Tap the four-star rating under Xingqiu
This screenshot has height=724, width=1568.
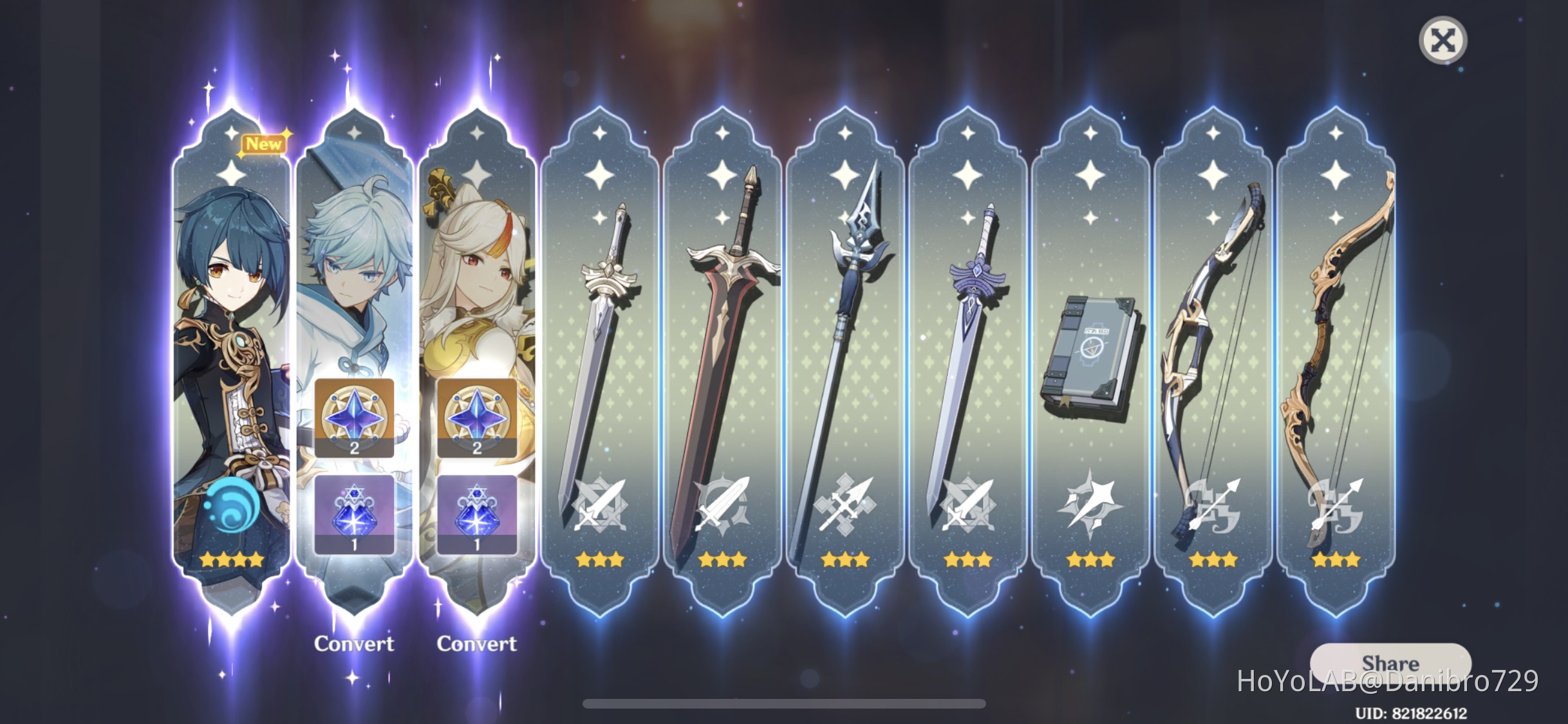(230, 560)
